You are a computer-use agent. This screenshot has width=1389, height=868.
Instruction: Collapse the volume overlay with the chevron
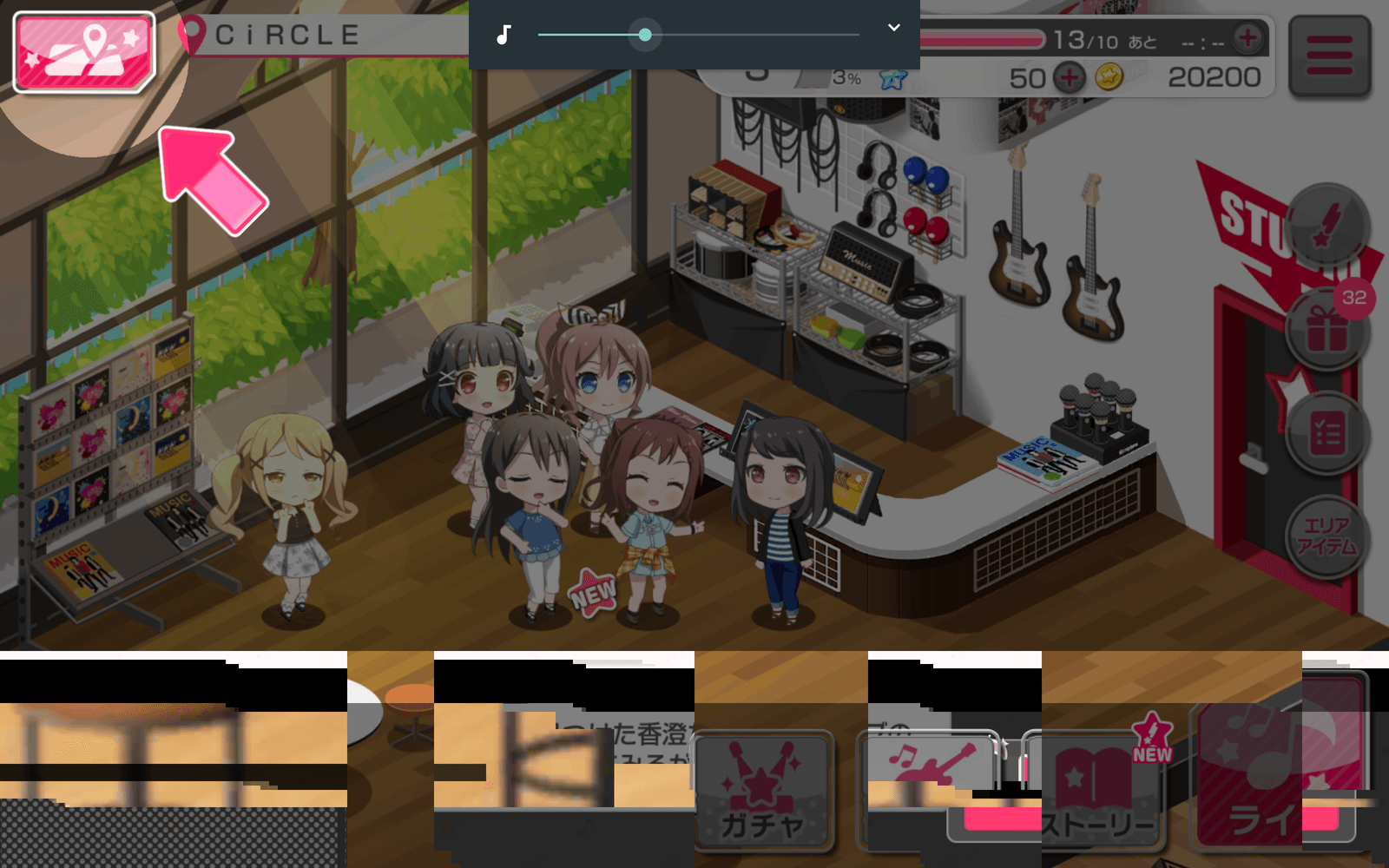[893, 28]
